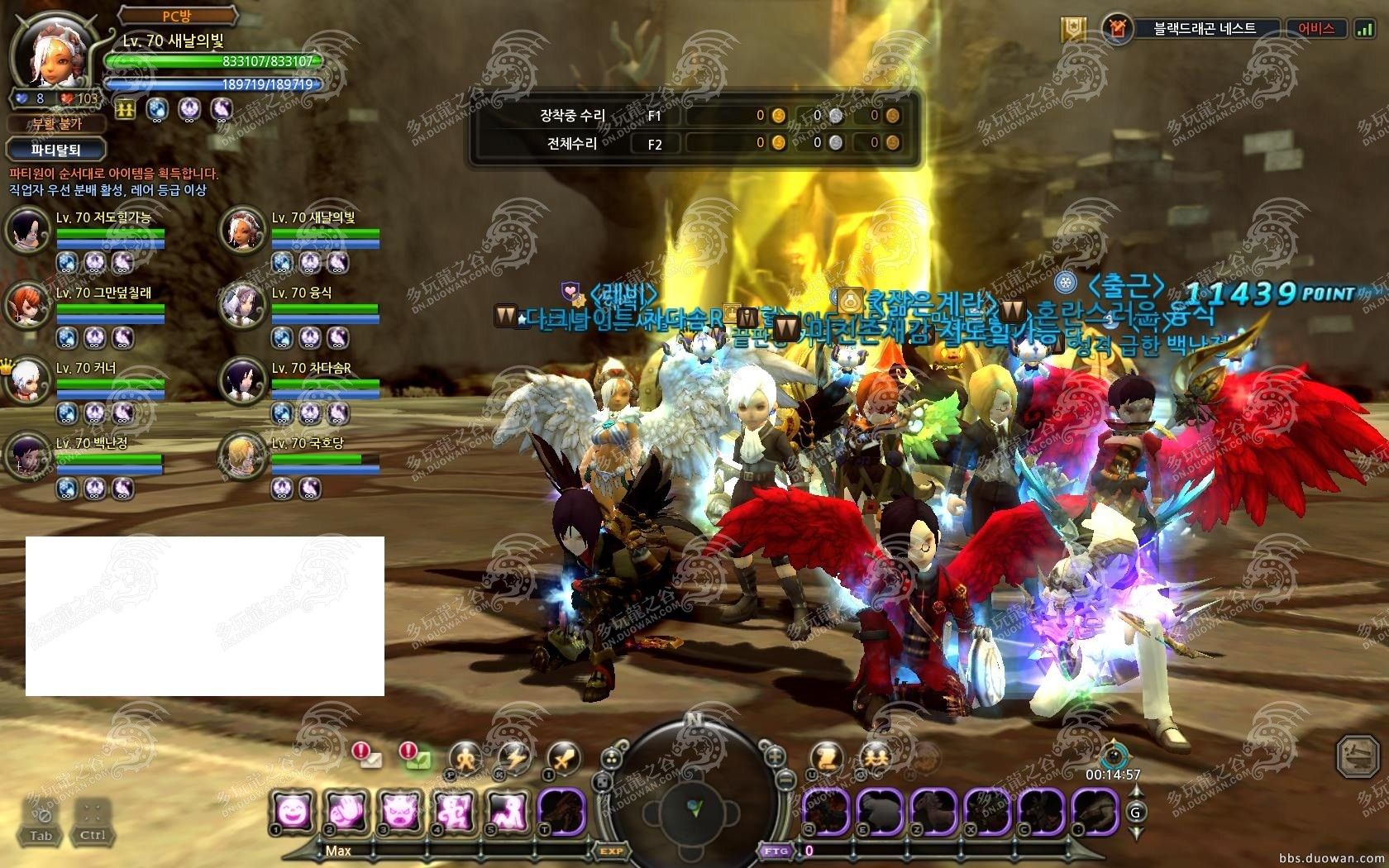The width and height of the screenshot is (1389, 868).
Task: Select party member 국호당's portrait
Action: [243, 455]
